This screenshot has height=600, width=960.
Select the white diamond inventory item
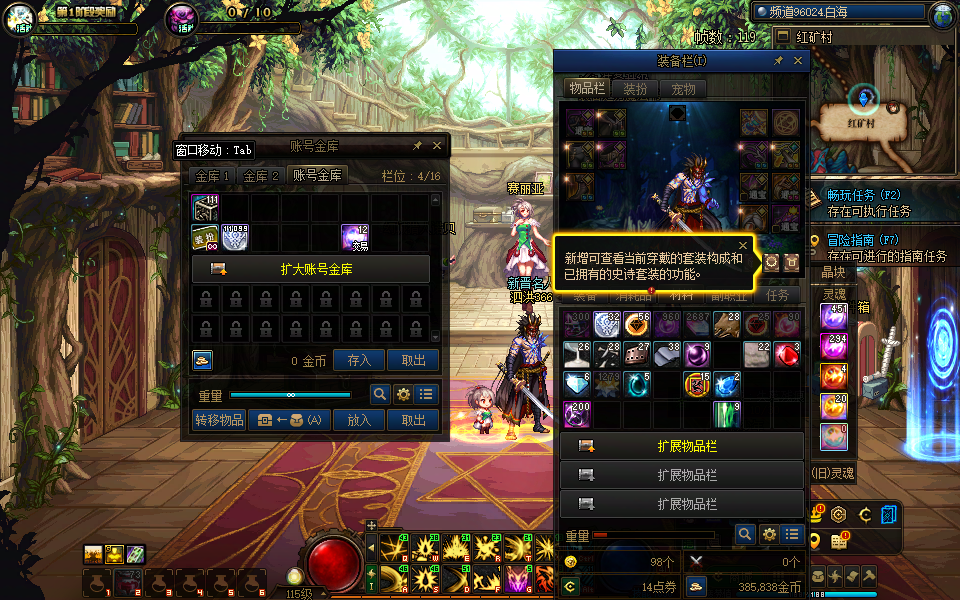[x=577, y=384]
